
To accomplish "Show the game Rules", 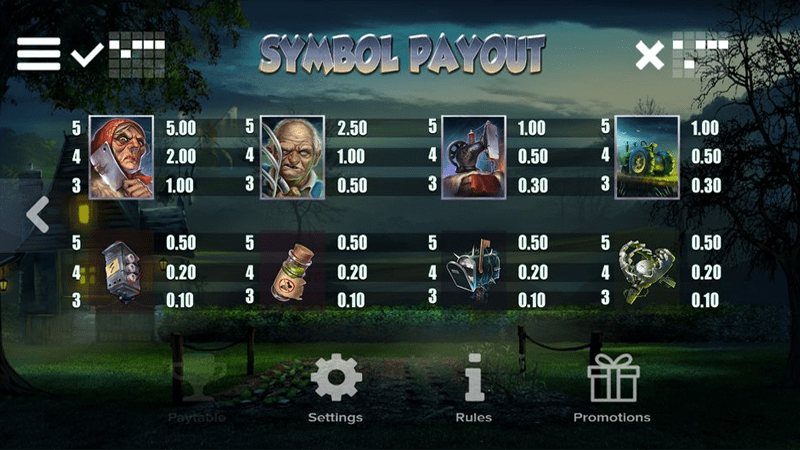I will point(474,392).
